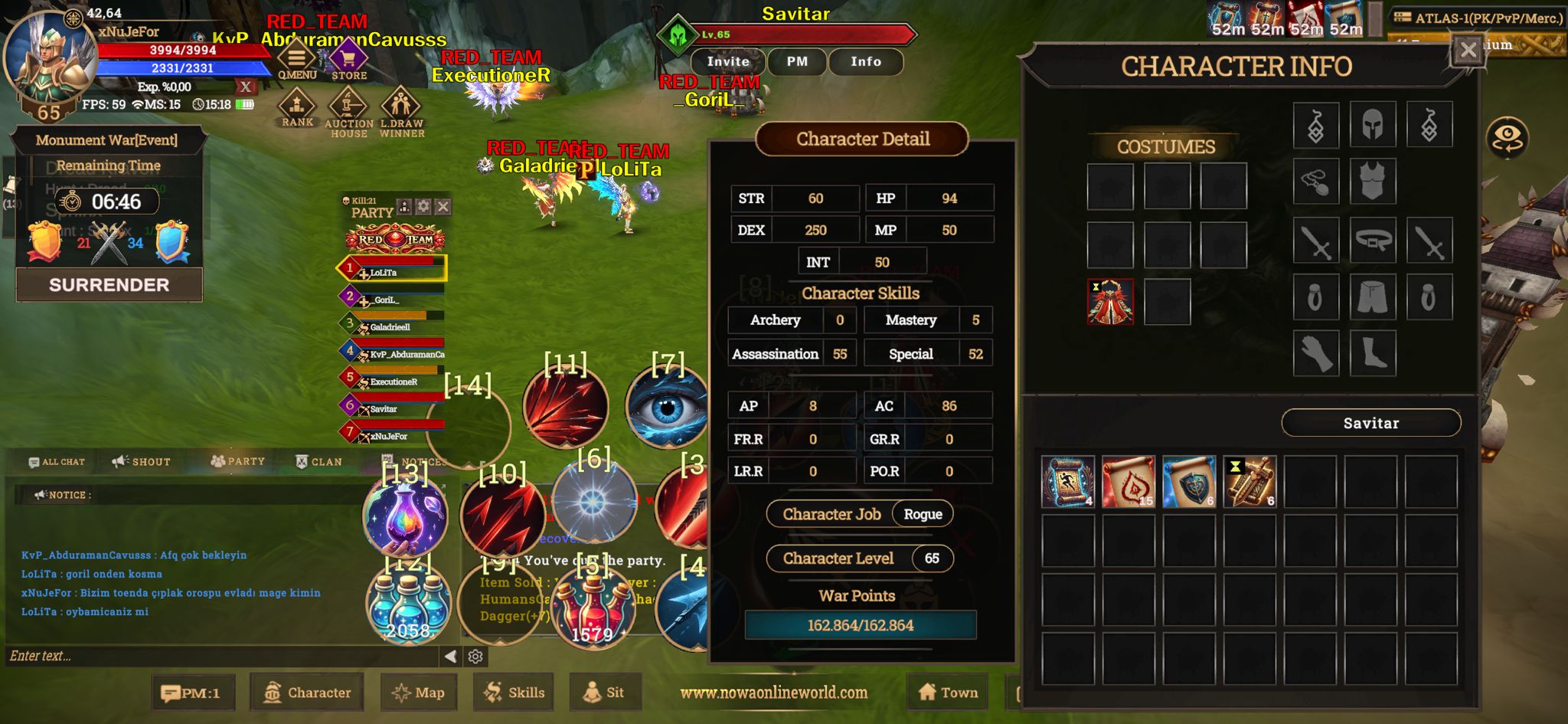This screenshot has width=1568, height=724.
Task: Close the Character Info panel
Action: (x=1467, y=51)
